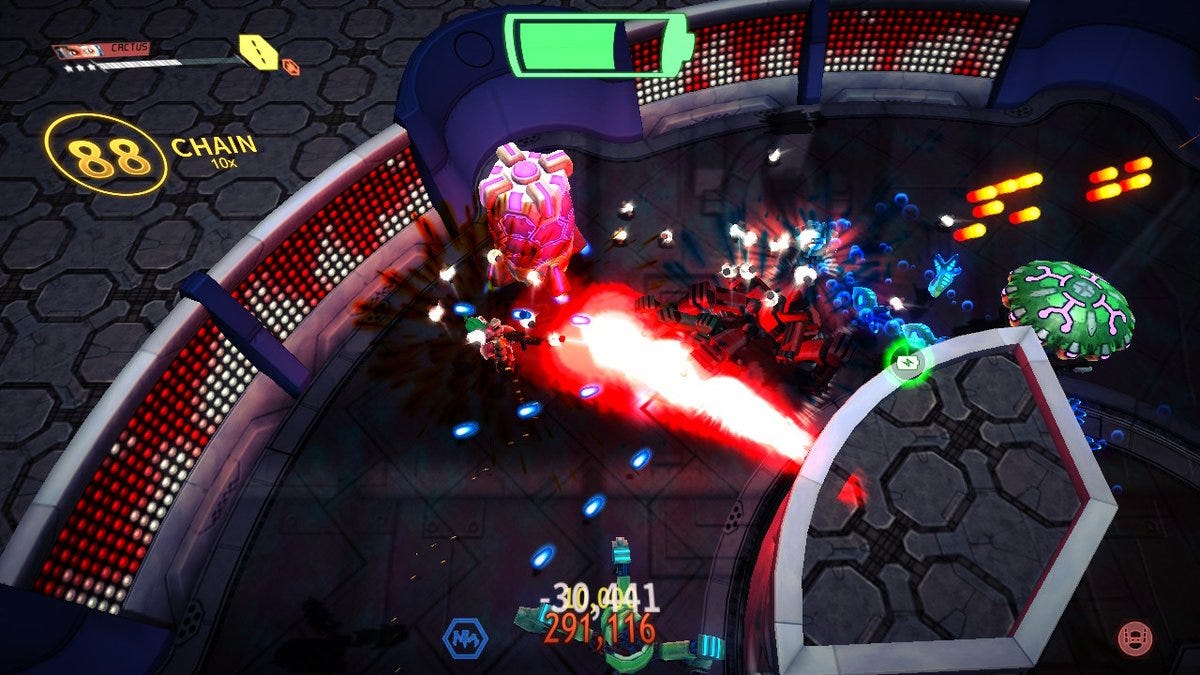The image size is (1200, 675).
Task: Click the blue hexagon badge icon
Action: (465, 636)
